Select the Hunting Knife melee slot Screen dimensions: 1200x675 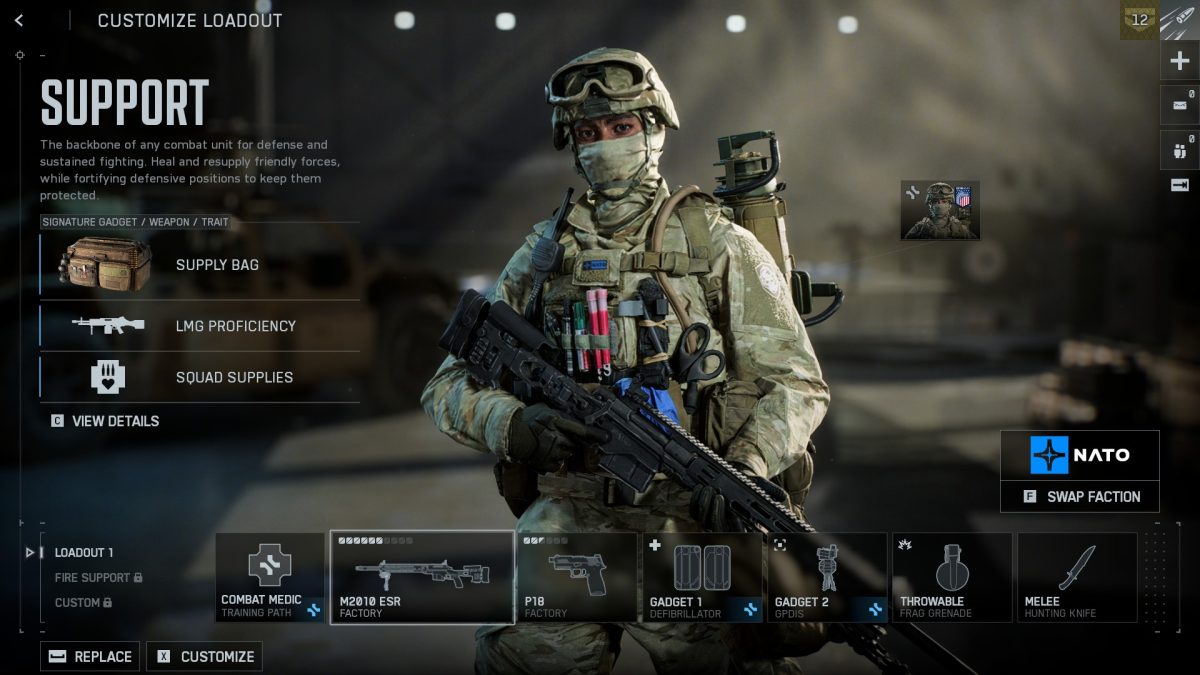coord(1076,578)
